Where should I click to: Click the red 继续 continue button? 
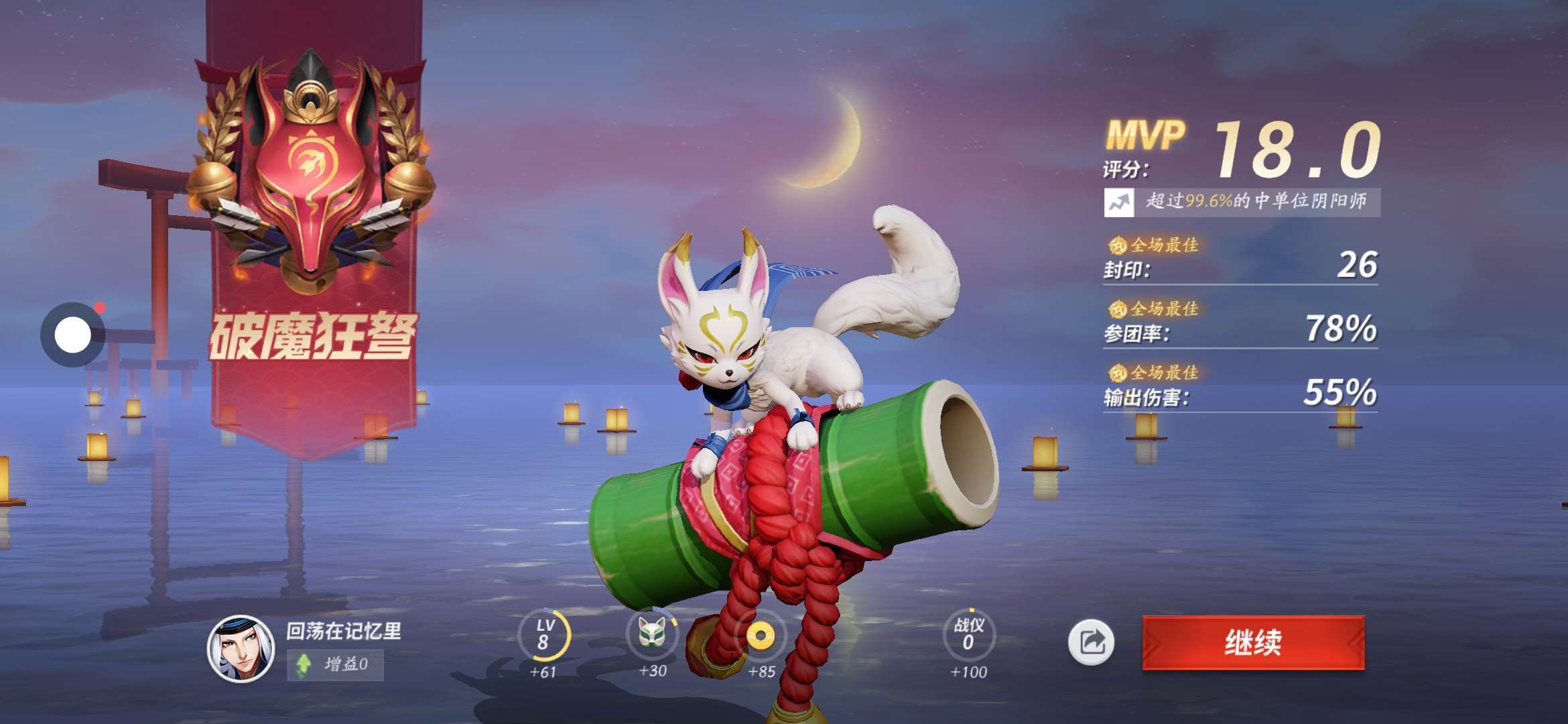tap(1253, 642)
